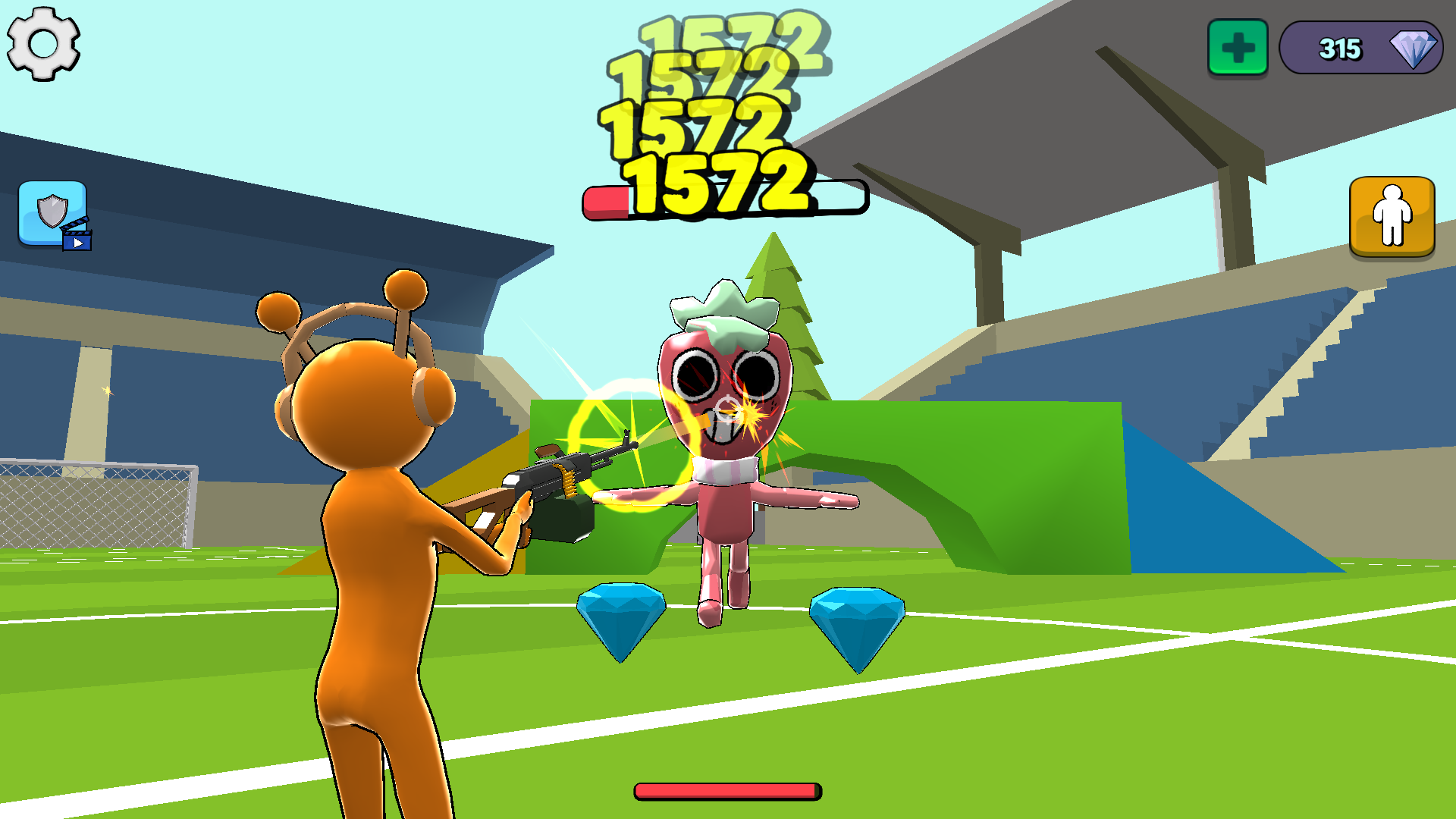This screenshot has height=819, width=1456.
Task: Tap the green plus to buy gems
Action: click(1238, 48)
